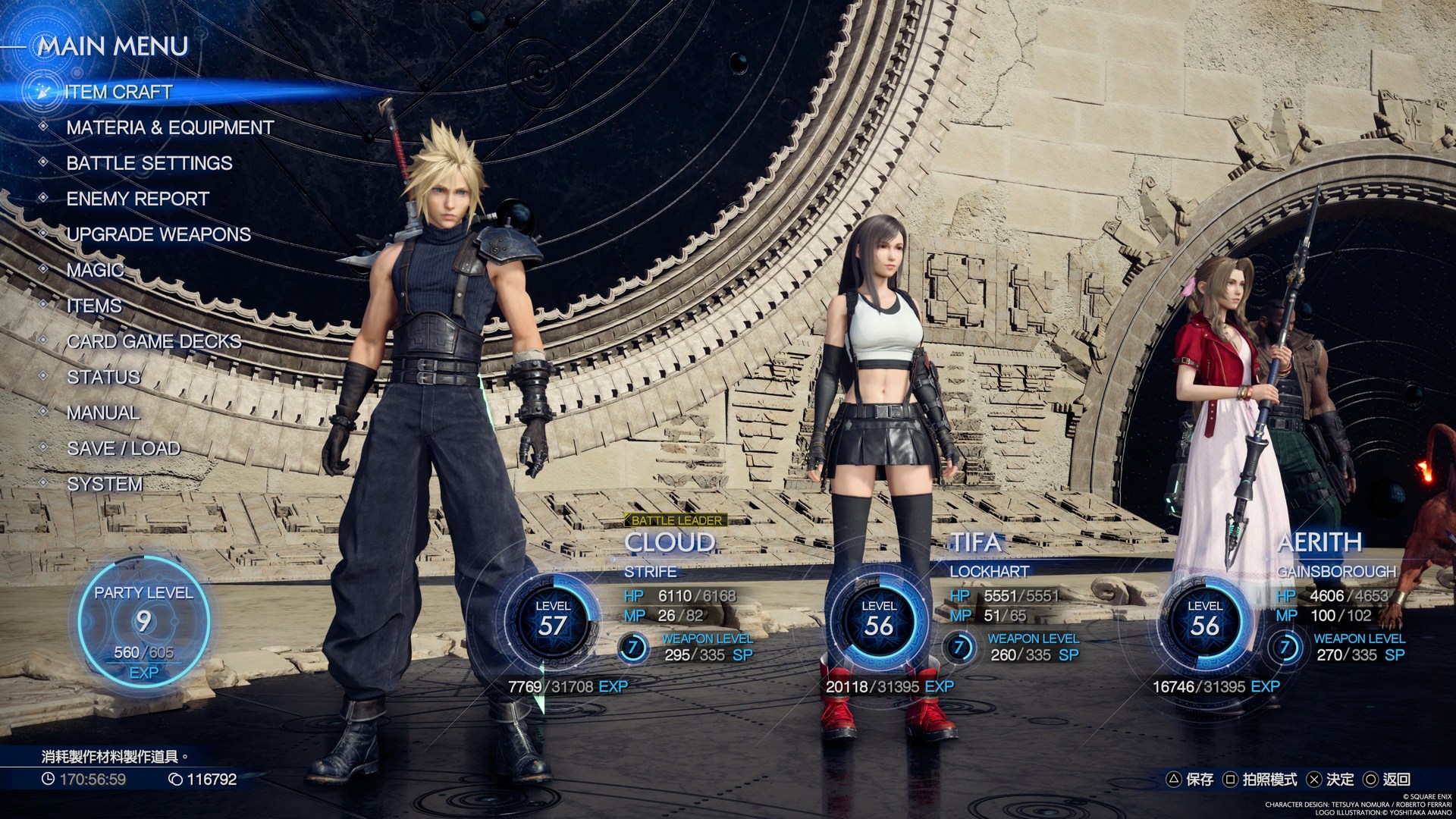Viewport: 1456px width, 819px height.
Task: Select the STATUS entry
Action: [103, 377]
